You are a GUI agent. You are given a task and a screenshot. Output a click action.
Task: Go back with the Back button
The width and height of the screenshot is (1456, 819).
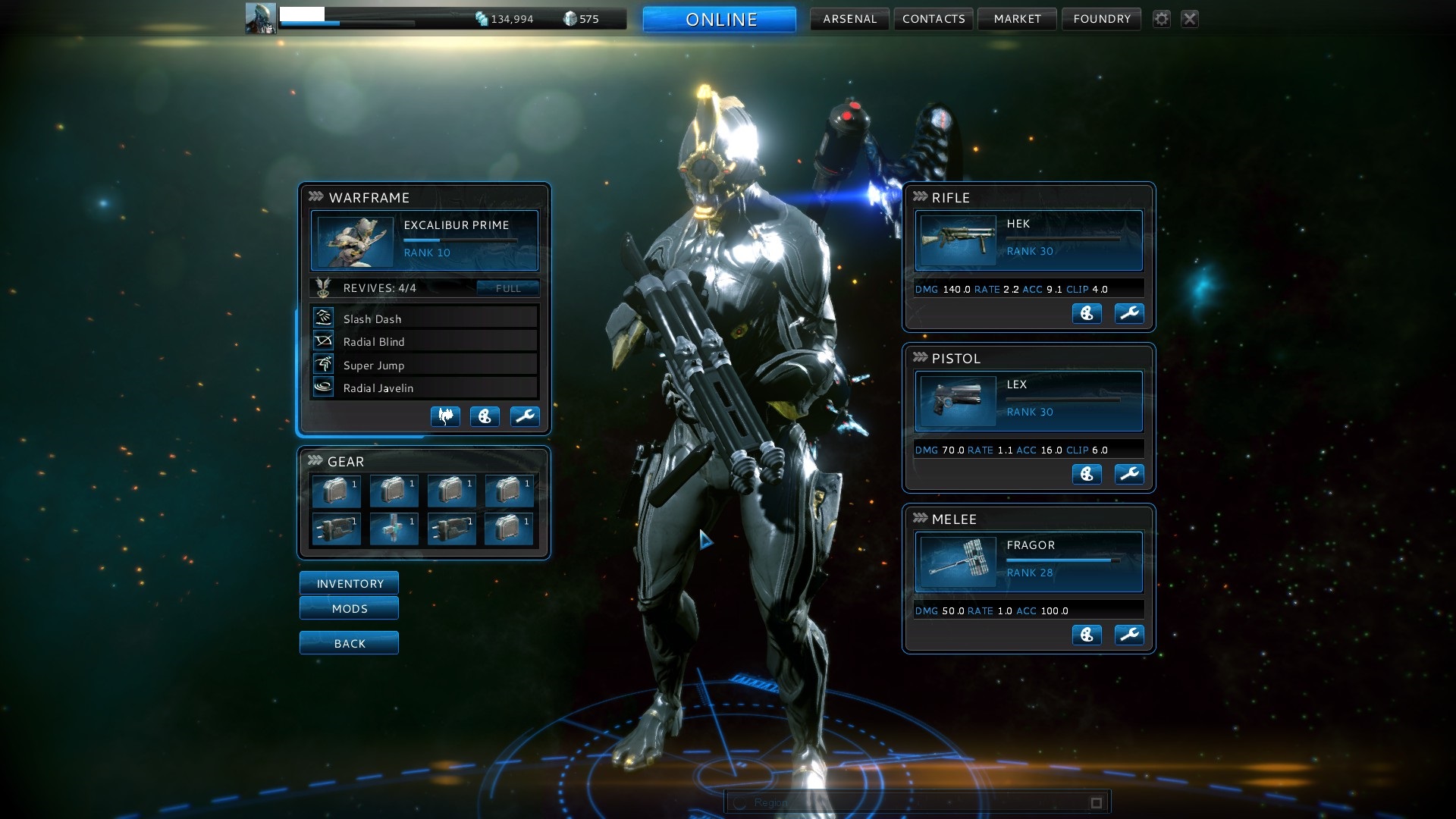(x=349, y=643)
